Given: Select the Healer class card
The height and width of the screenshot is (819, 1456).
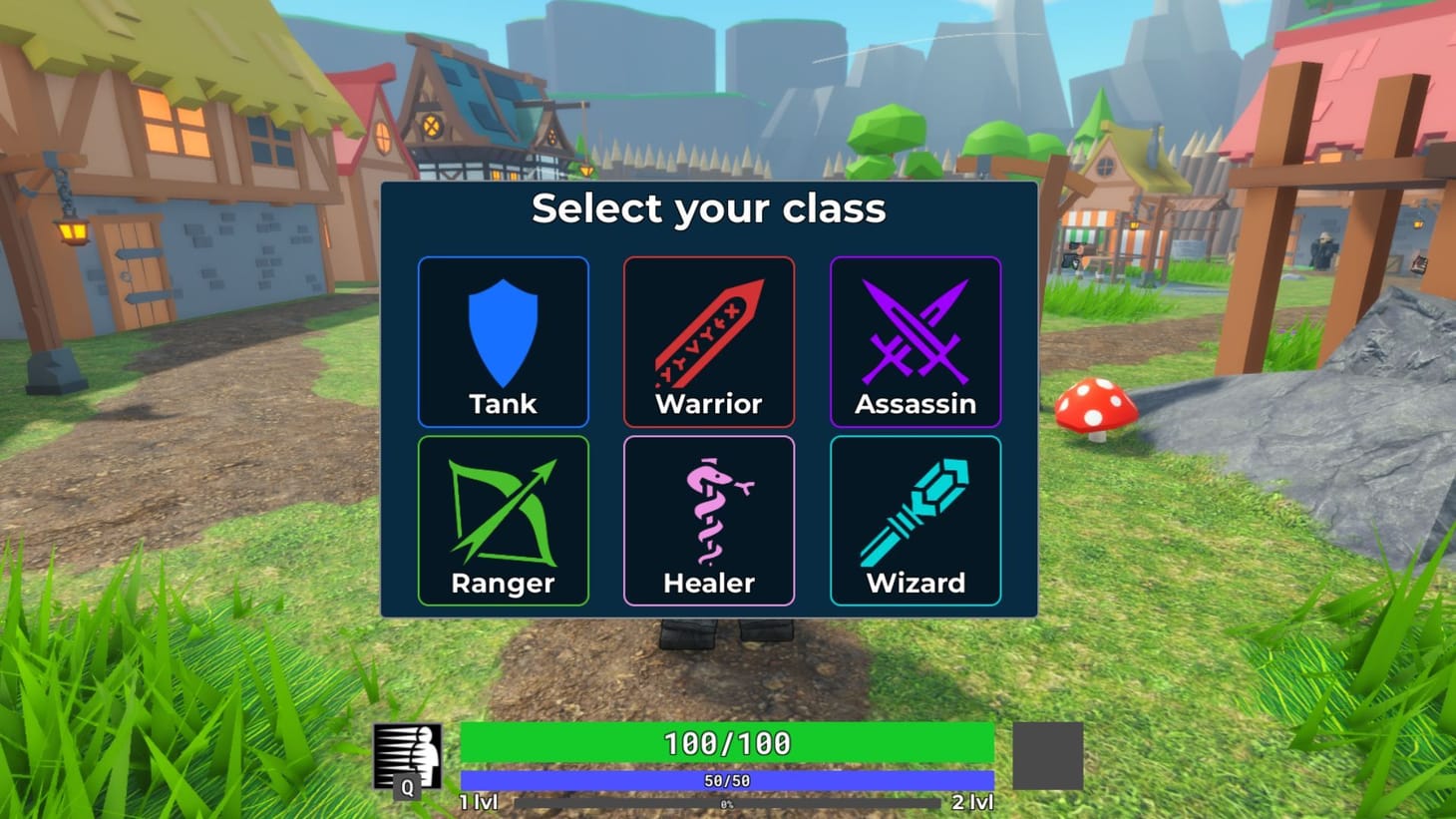Looking at the screenshot, I should (708, 521).
